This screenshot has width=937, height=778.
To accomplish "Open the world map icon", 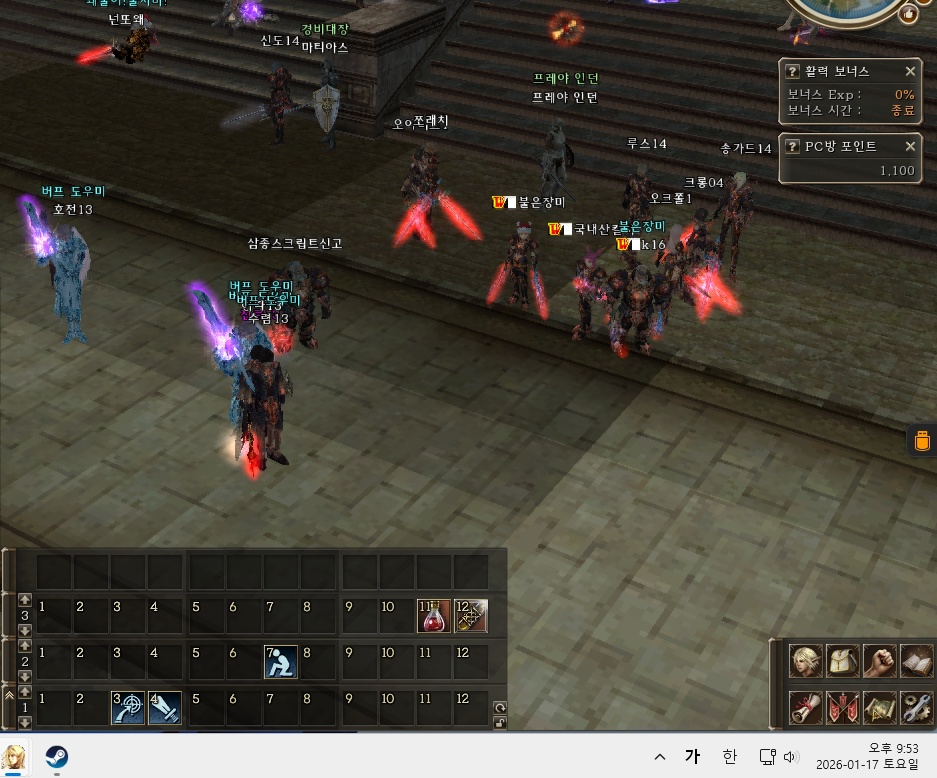I will [x=879, y=707].
